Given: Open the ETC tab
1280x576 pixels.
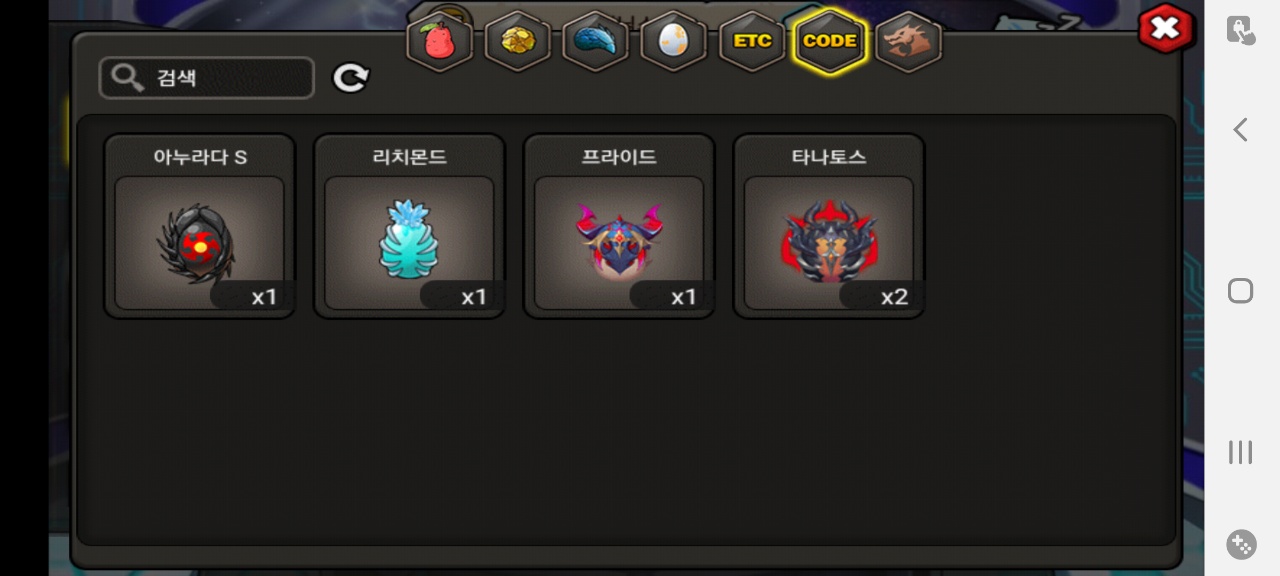Looking at the screenshot, I should pyautogui.click(x=752, y=41).
